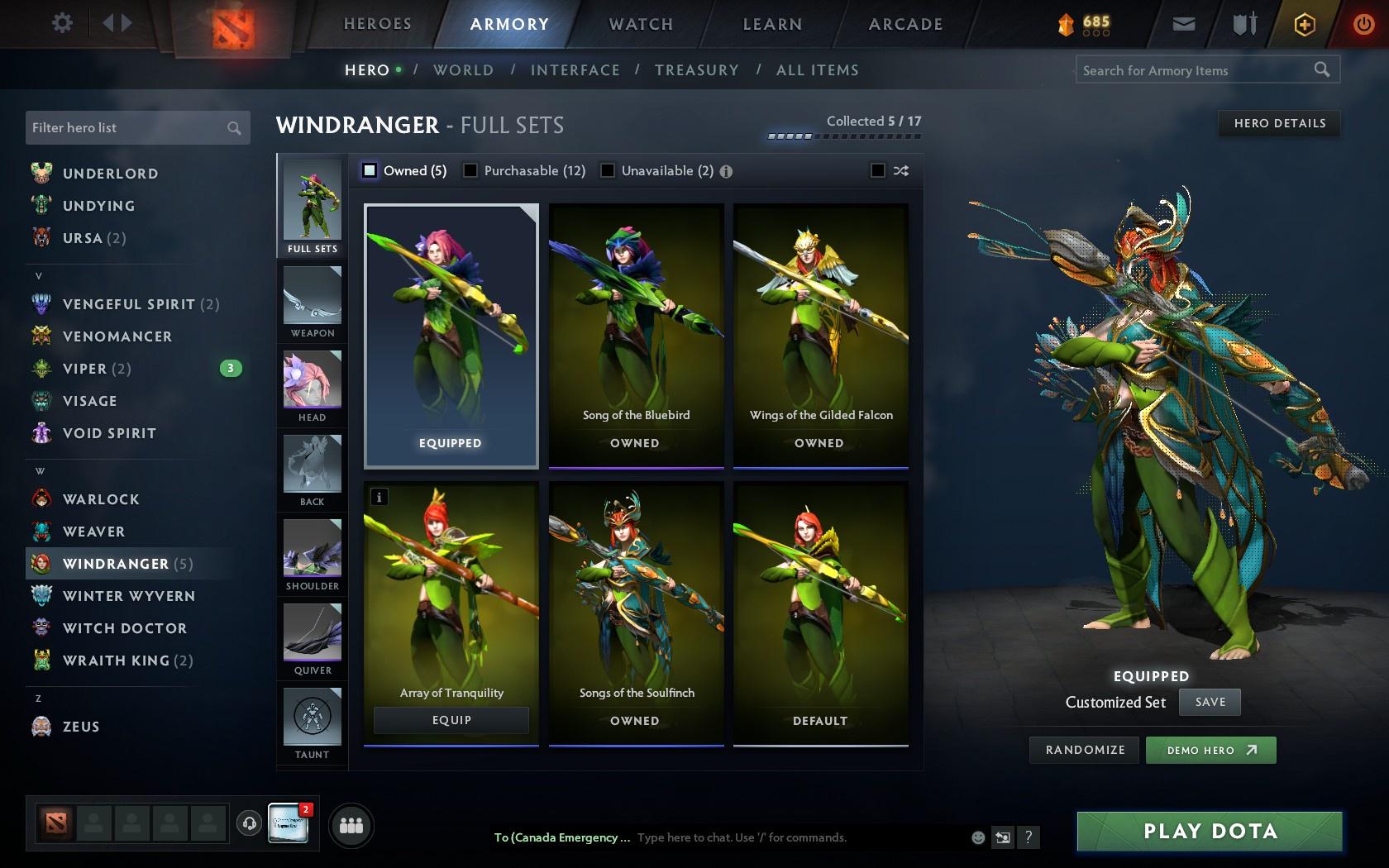Select the Songs of the Soulfinch set thumbnail
1389x868 pixels.
[636, 595]
